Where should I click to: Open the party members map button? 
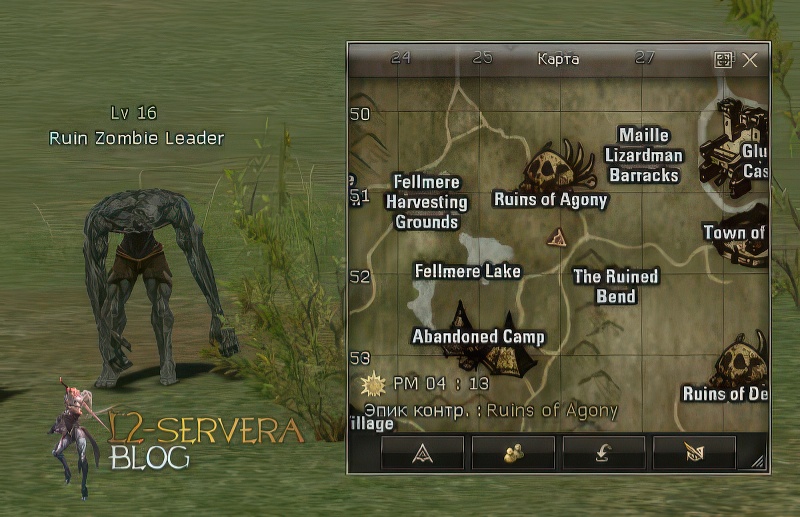[x=513, y=453]
